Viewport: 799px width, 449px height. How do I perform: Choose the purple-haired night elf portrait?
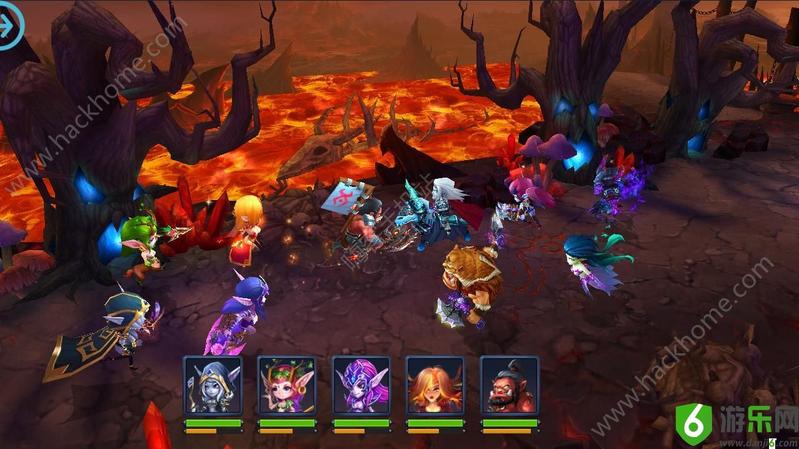click(361, 385)
